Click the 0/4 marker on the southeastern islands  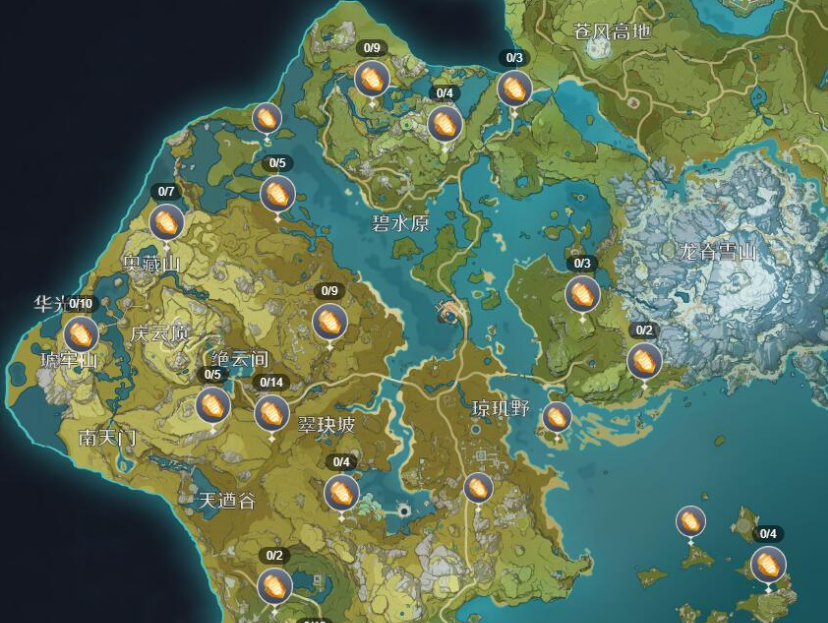(768, 564)
